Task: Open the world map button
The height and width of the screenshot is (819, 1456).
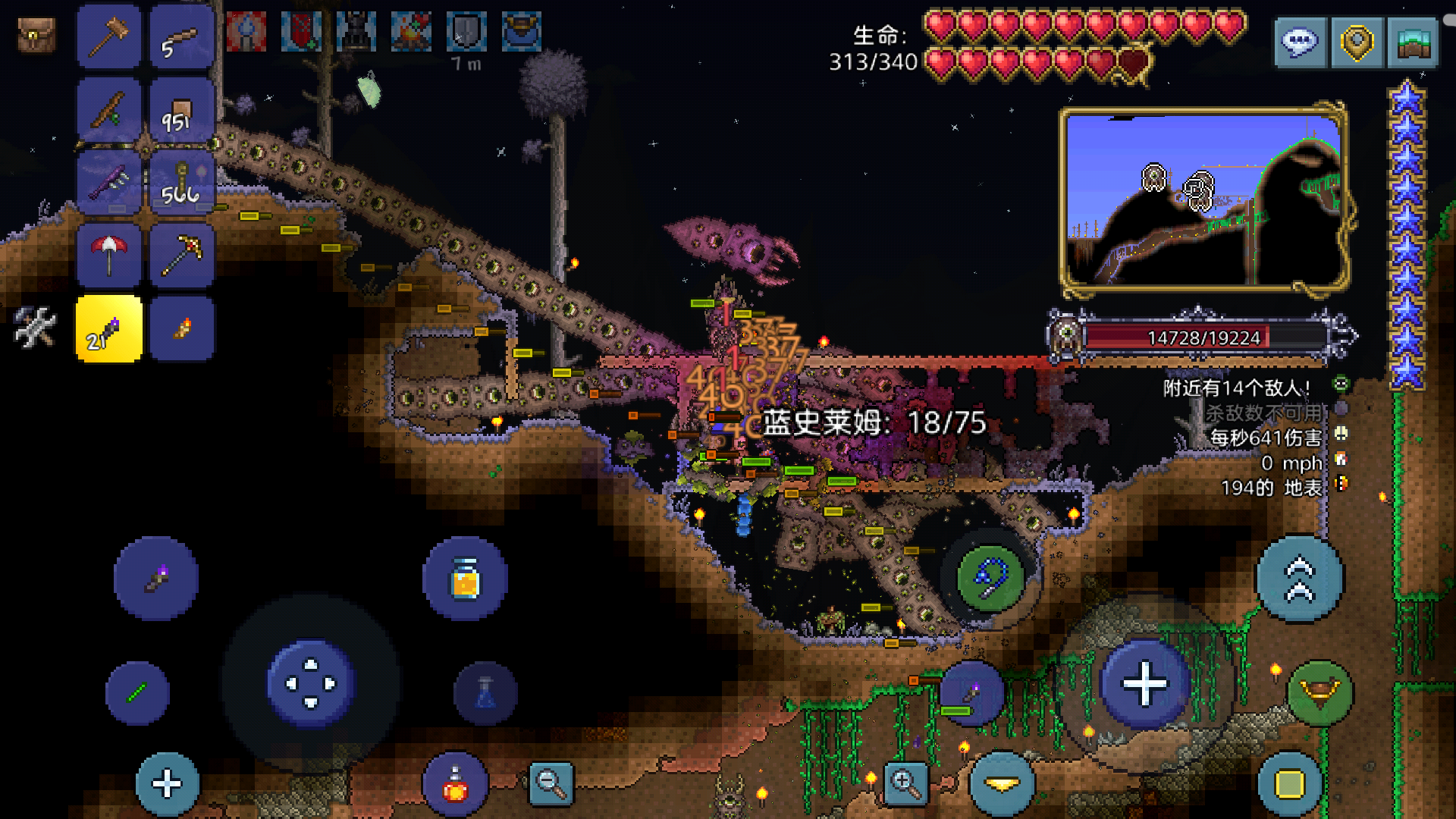Action: (1413, 42)
